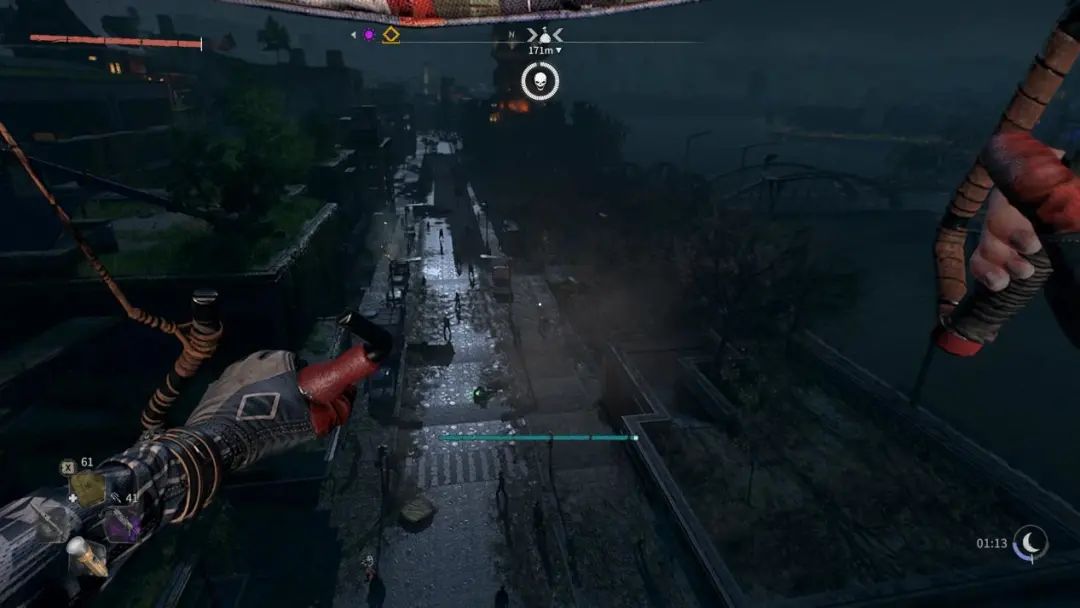Select the yellow healing item slot
The width and height of the screenshot is (1080, 608).
coord(87,488)
